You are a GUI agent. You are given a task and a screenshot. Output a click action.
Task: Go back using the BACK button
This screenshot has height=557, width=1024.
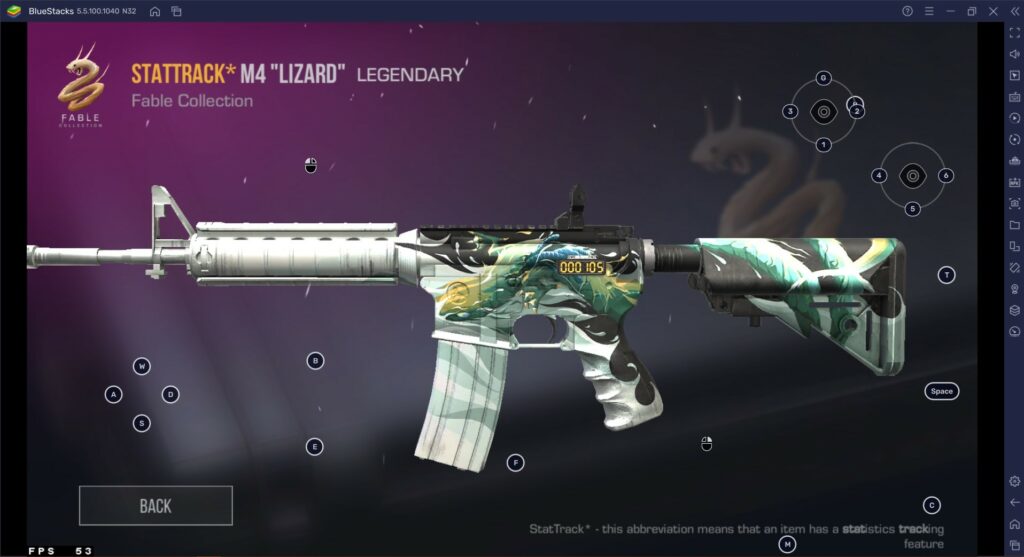[155, 506]
